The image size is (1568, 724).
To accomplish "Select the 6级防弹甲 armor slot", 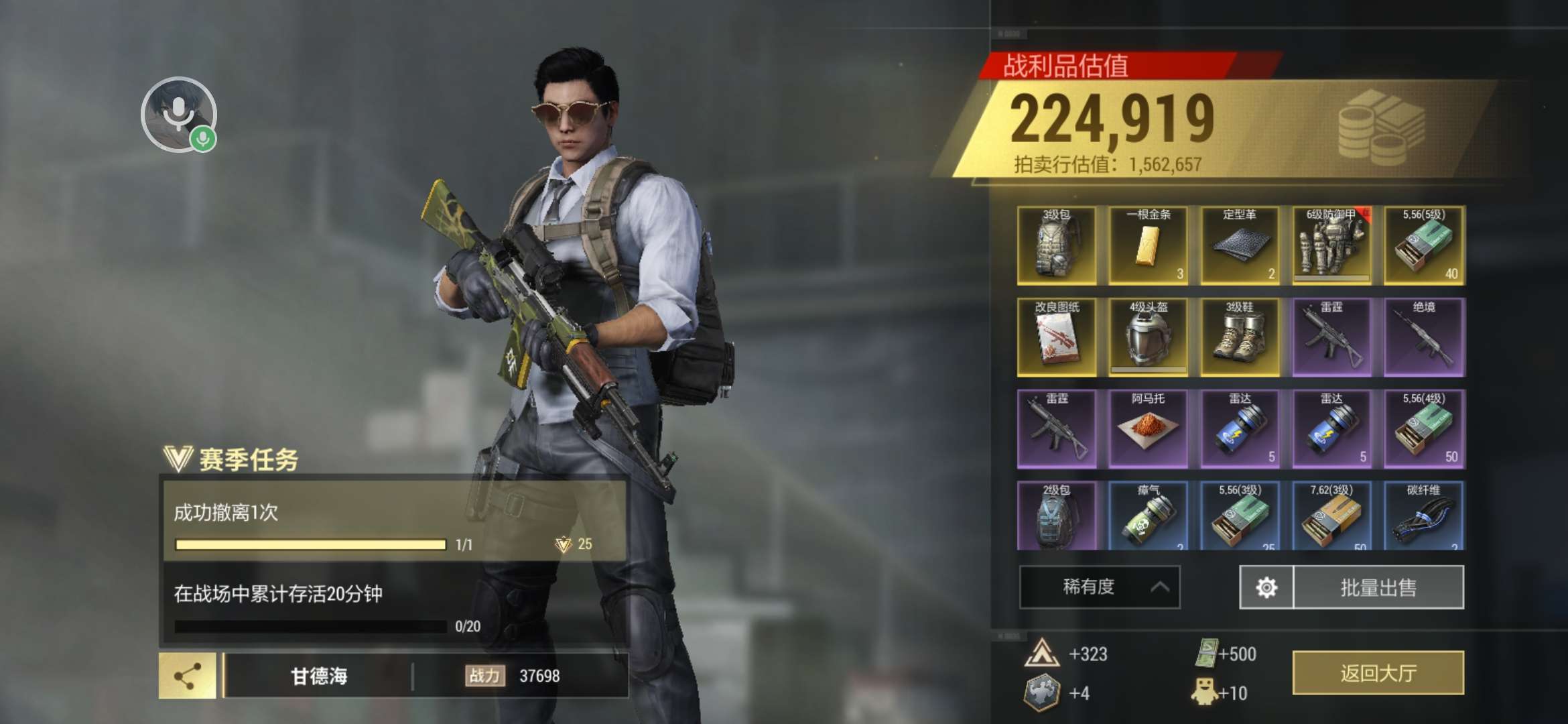I will coord(1331,245).
